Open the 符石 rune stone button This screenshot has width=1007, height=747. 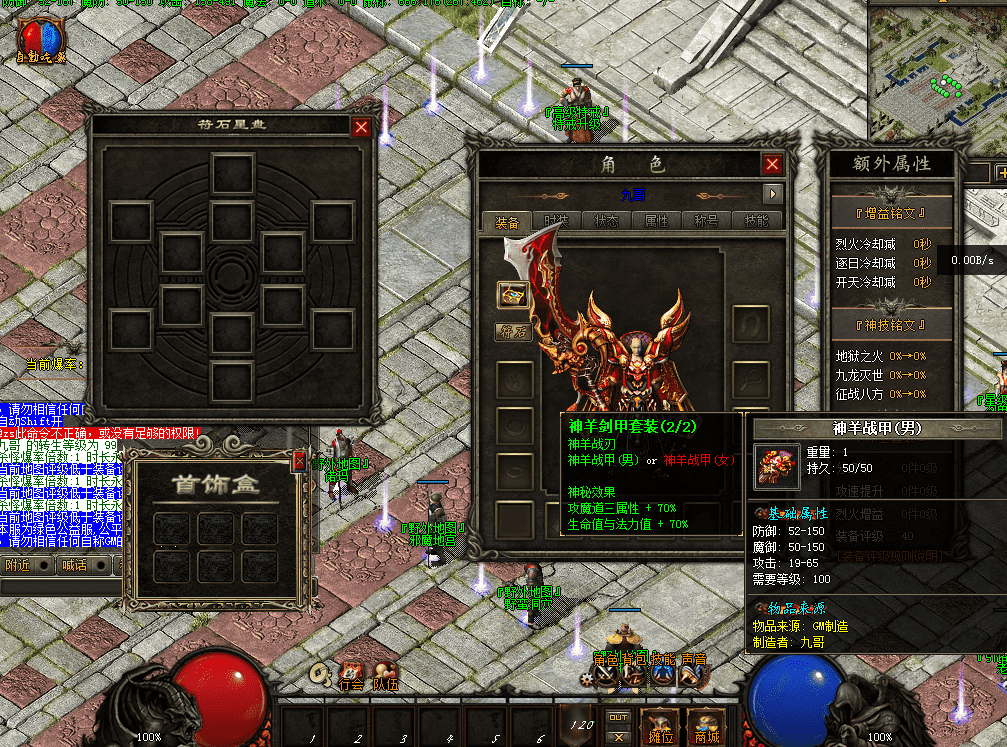pyautogui.click(x=513, y=332)
